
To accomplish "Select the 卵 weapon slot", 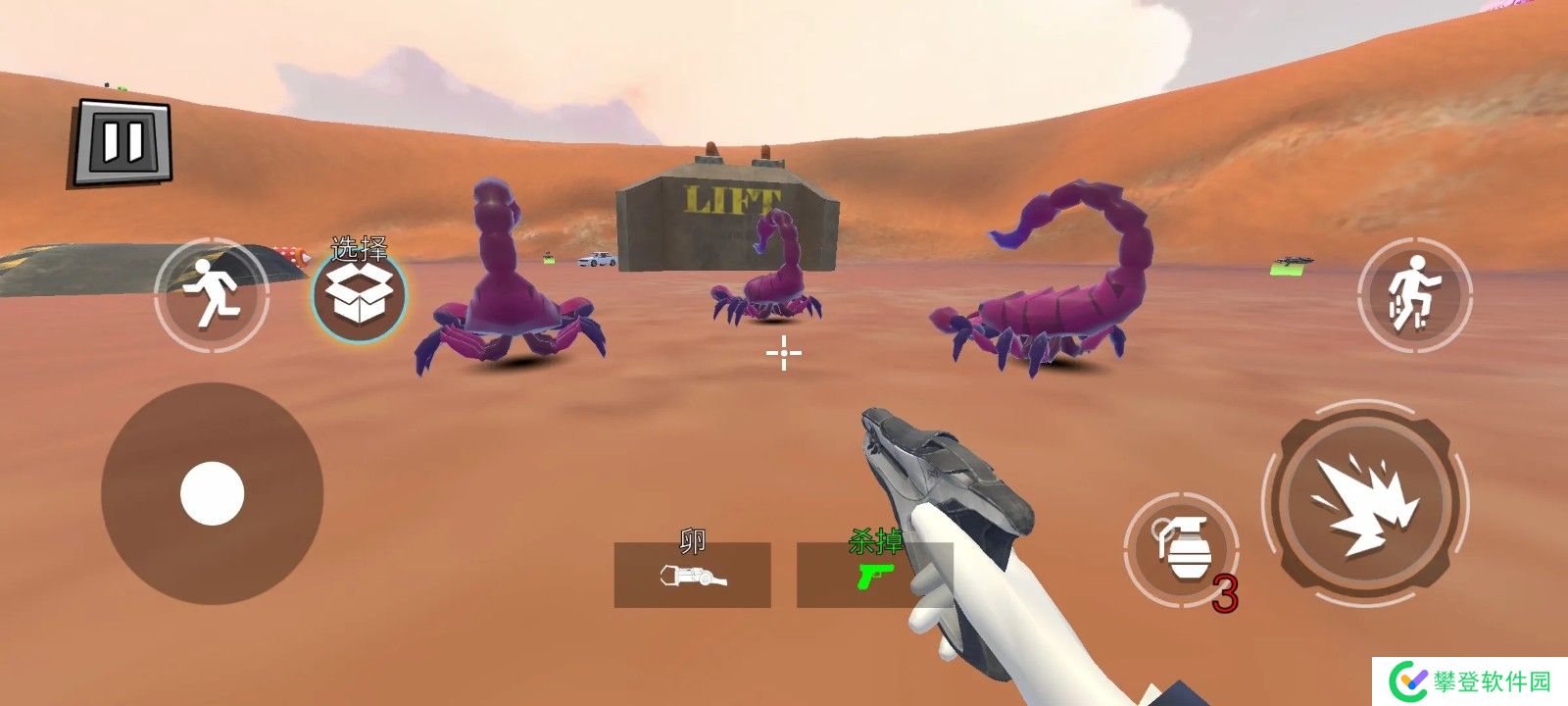I will click(x=692, y=575).
